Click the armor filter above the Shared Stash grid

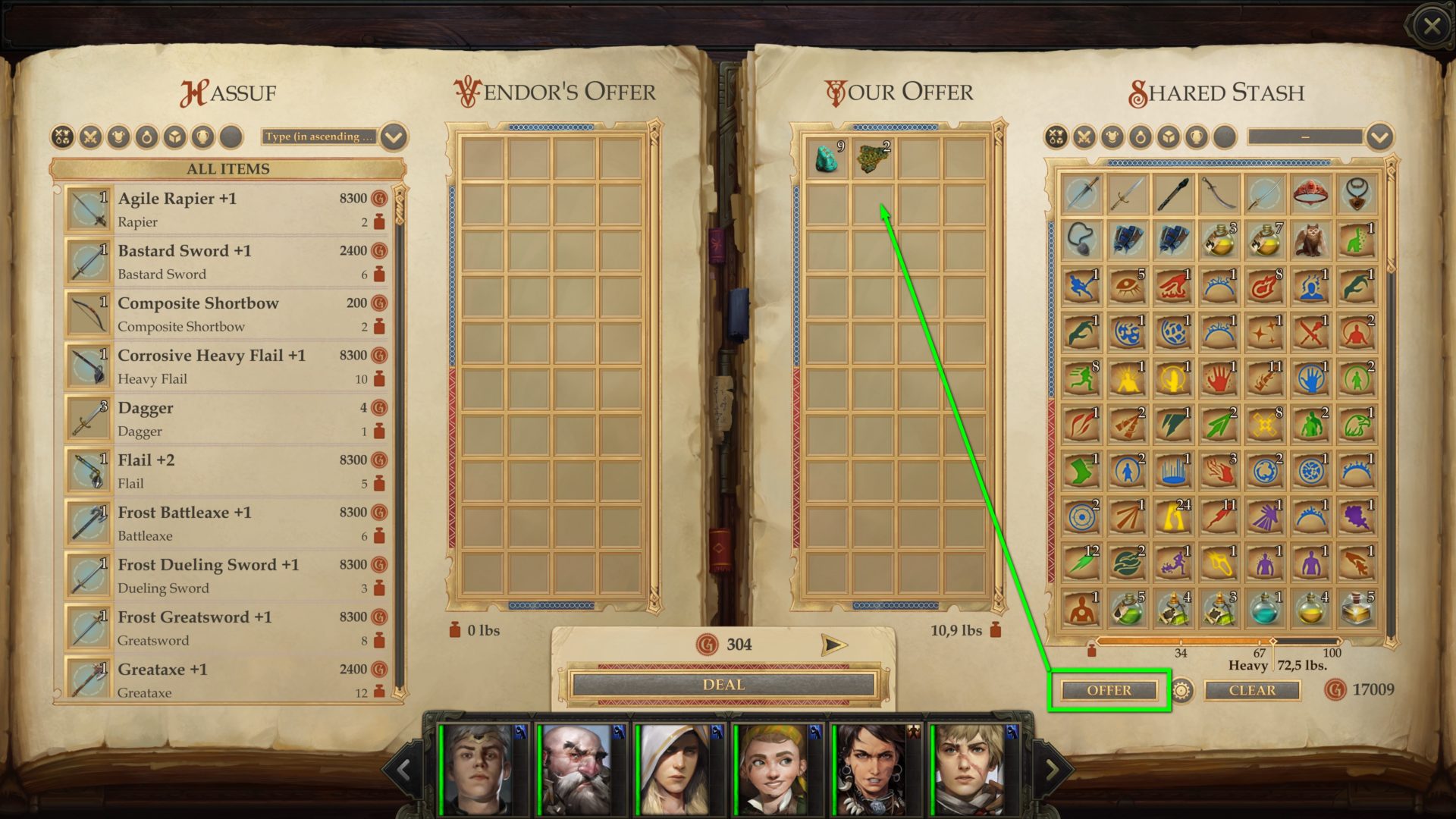pos(1114,137)
